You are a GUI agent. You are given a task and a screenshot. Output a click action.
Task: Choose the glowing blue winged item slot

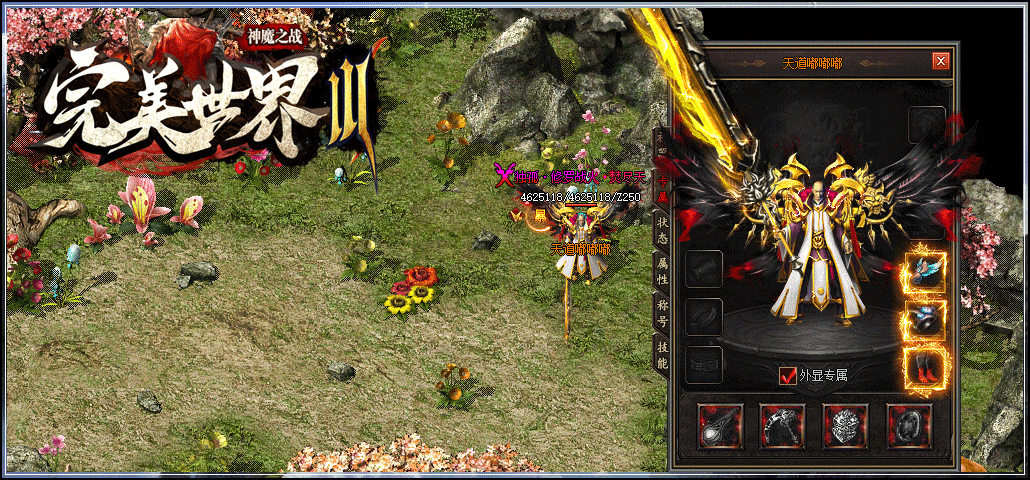(x=925, y=272)
